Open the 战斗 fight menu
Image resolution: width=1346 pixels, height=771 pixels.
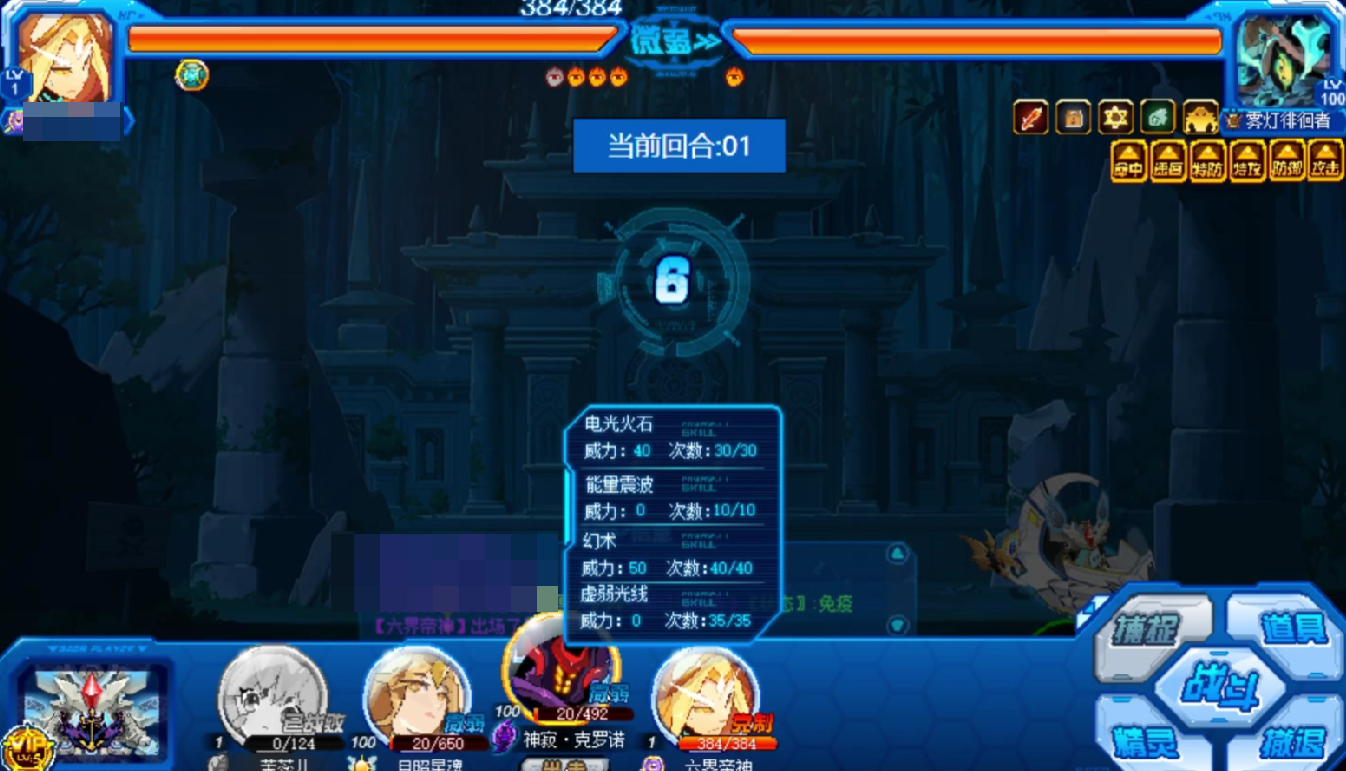tap(1220, 688)
